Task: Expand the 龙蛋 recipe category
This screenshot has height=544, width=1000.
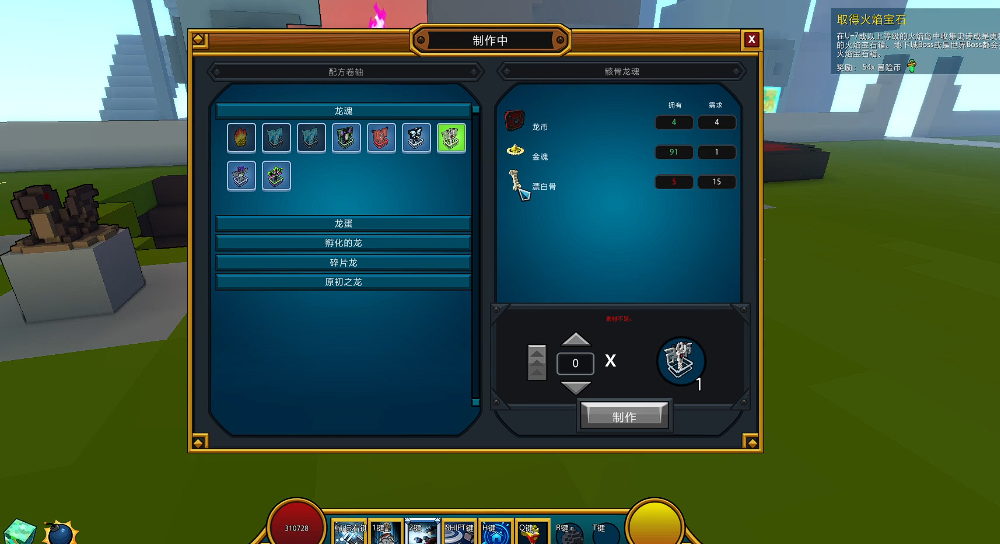Action: (x=343, y=223)
